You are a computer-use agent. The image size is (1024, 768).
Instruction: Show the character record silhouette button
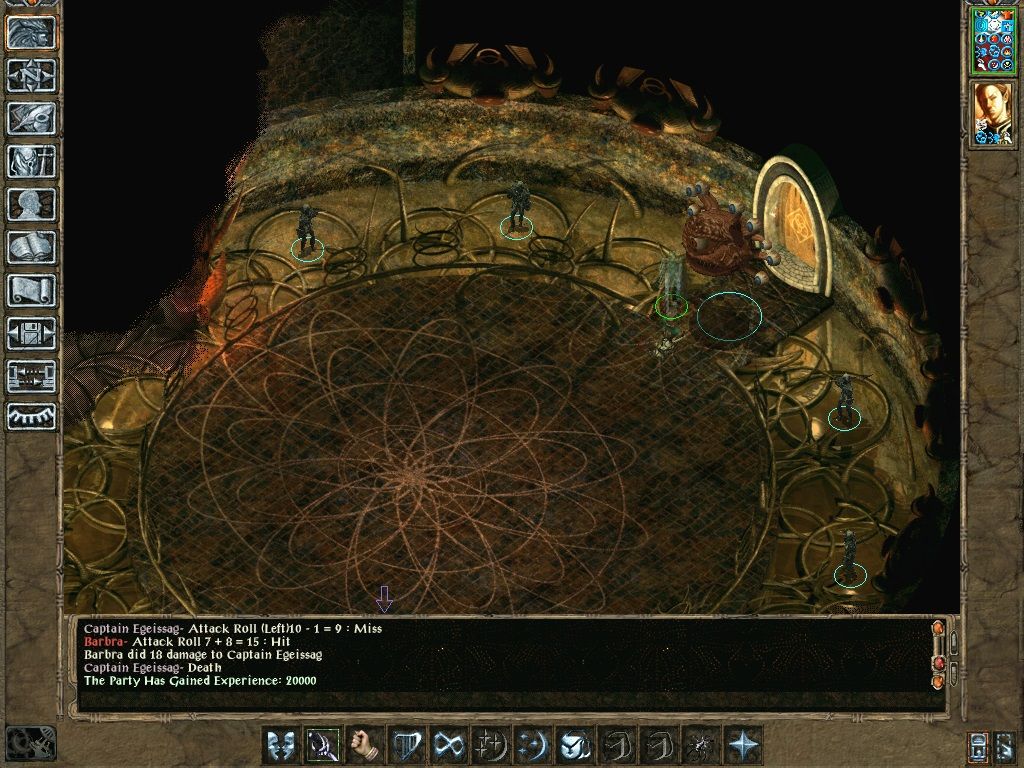pyautogui.click(x=32, y=204)
